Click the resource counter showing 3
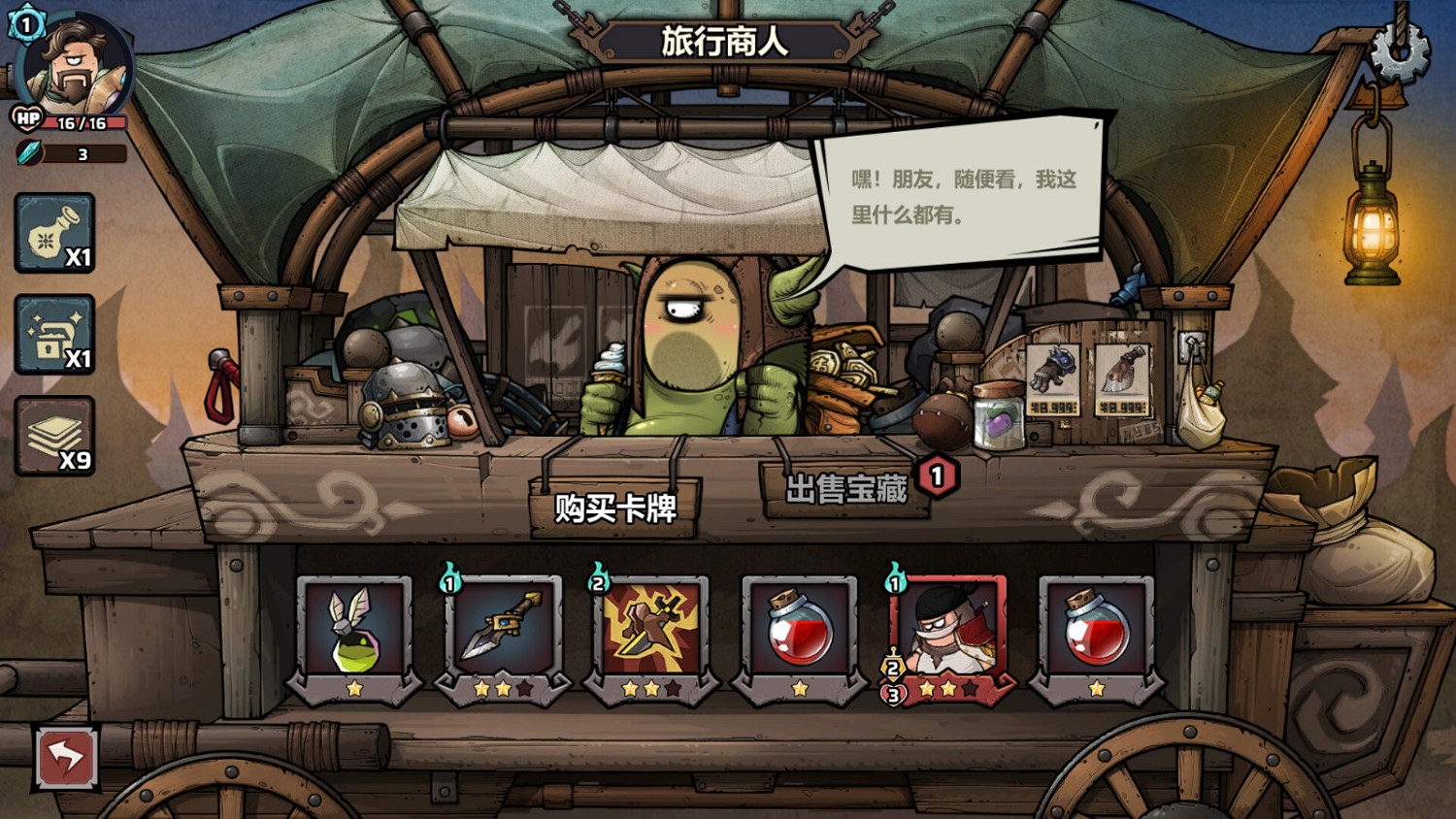Viewport: 1456px width, 819px height. pyautogui.click(x=82, y=153)
